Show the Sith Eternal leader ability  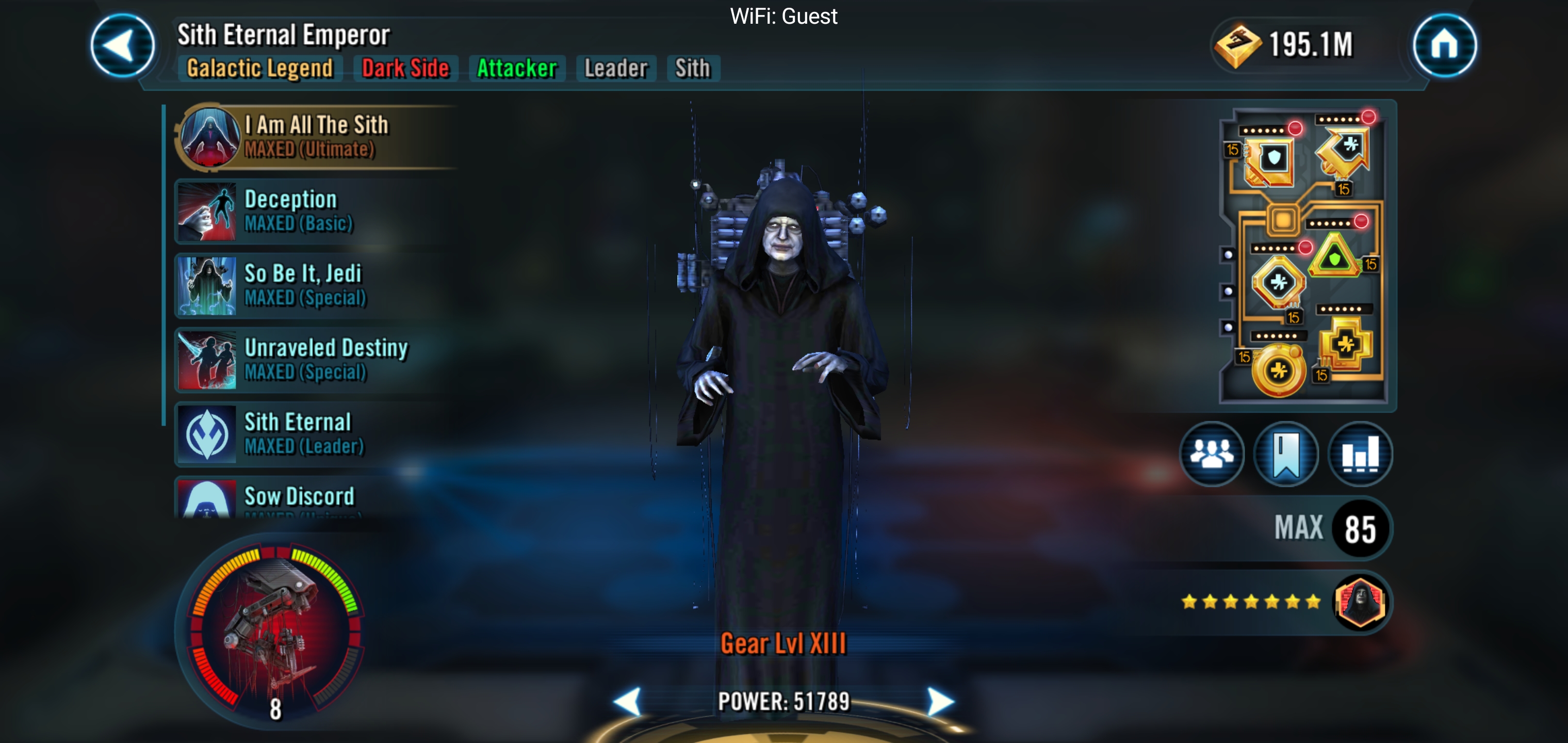[317, 433]
